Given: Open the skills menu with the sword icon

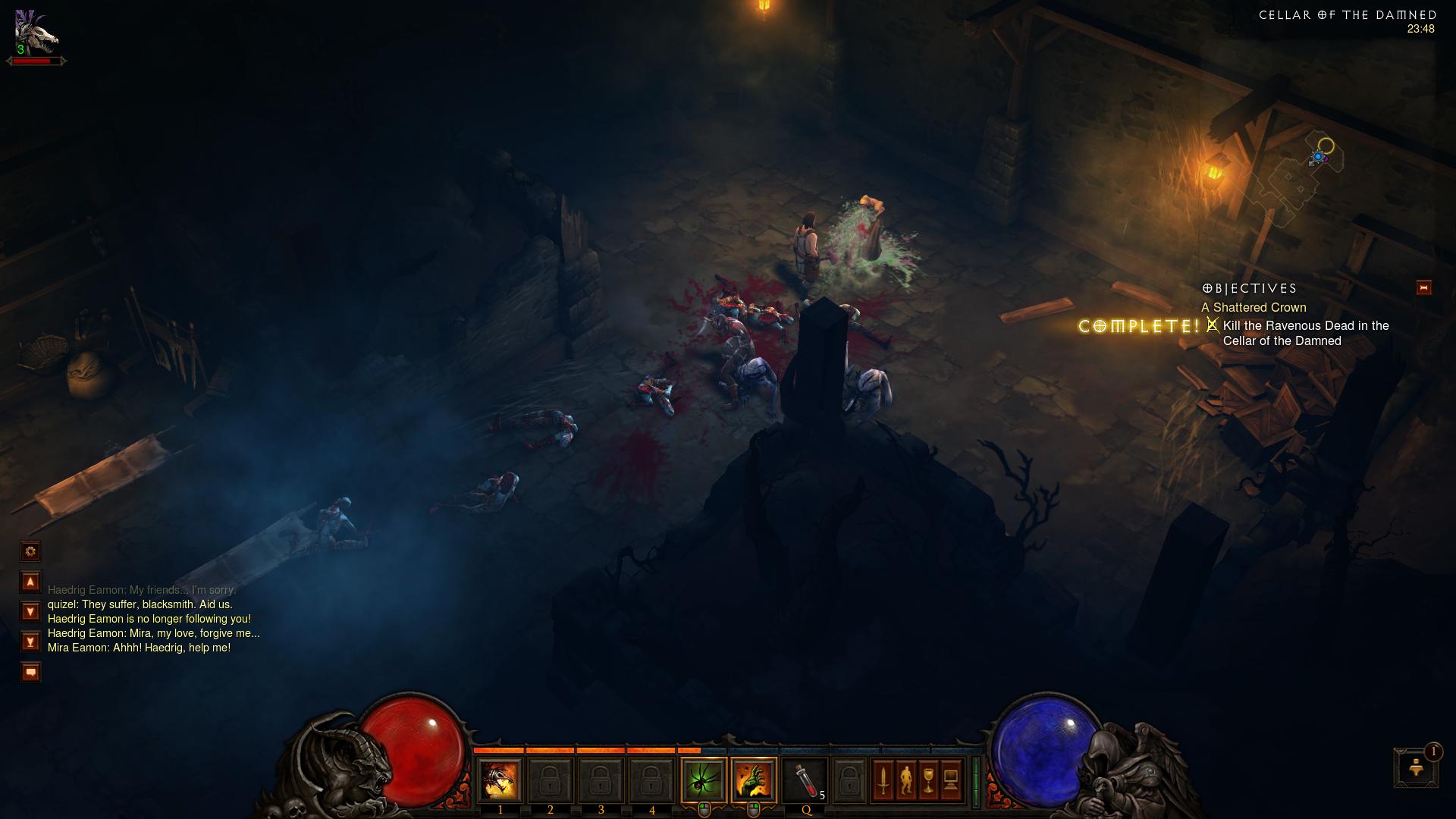Looking at the screenshot, I should 883,780.
